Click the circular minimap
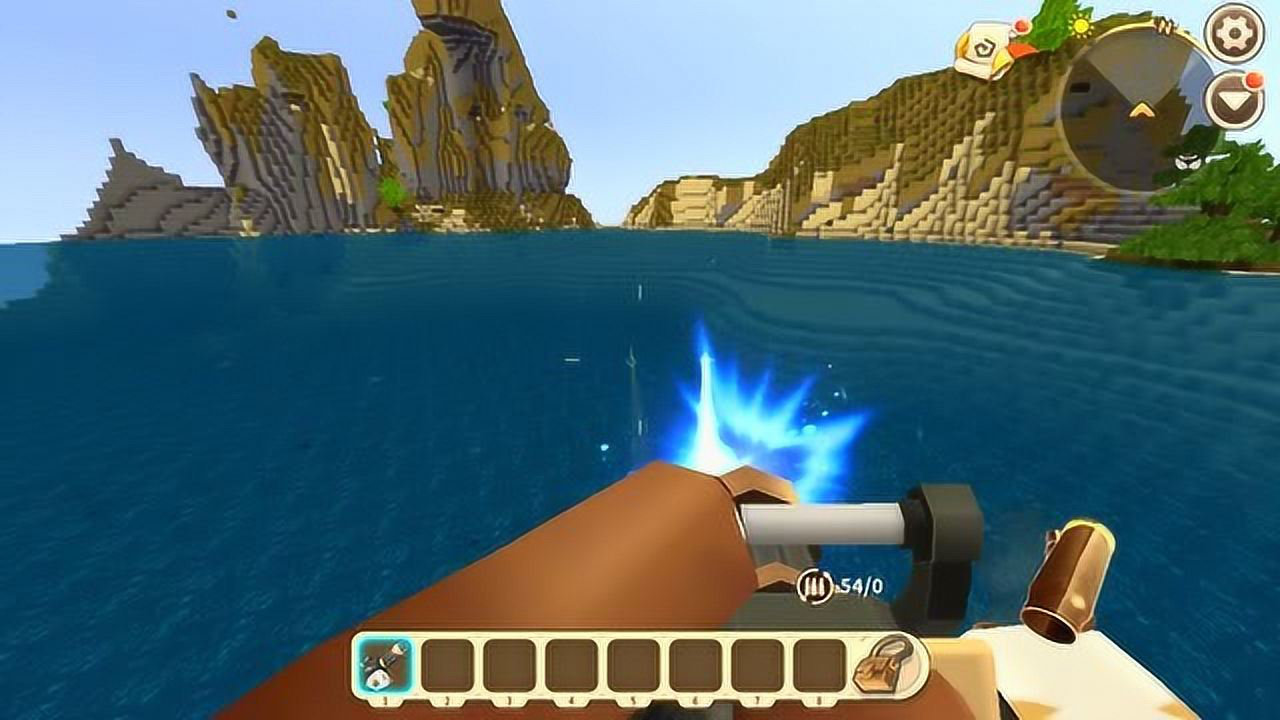Screen dimensions: 1280x720 1135,107
